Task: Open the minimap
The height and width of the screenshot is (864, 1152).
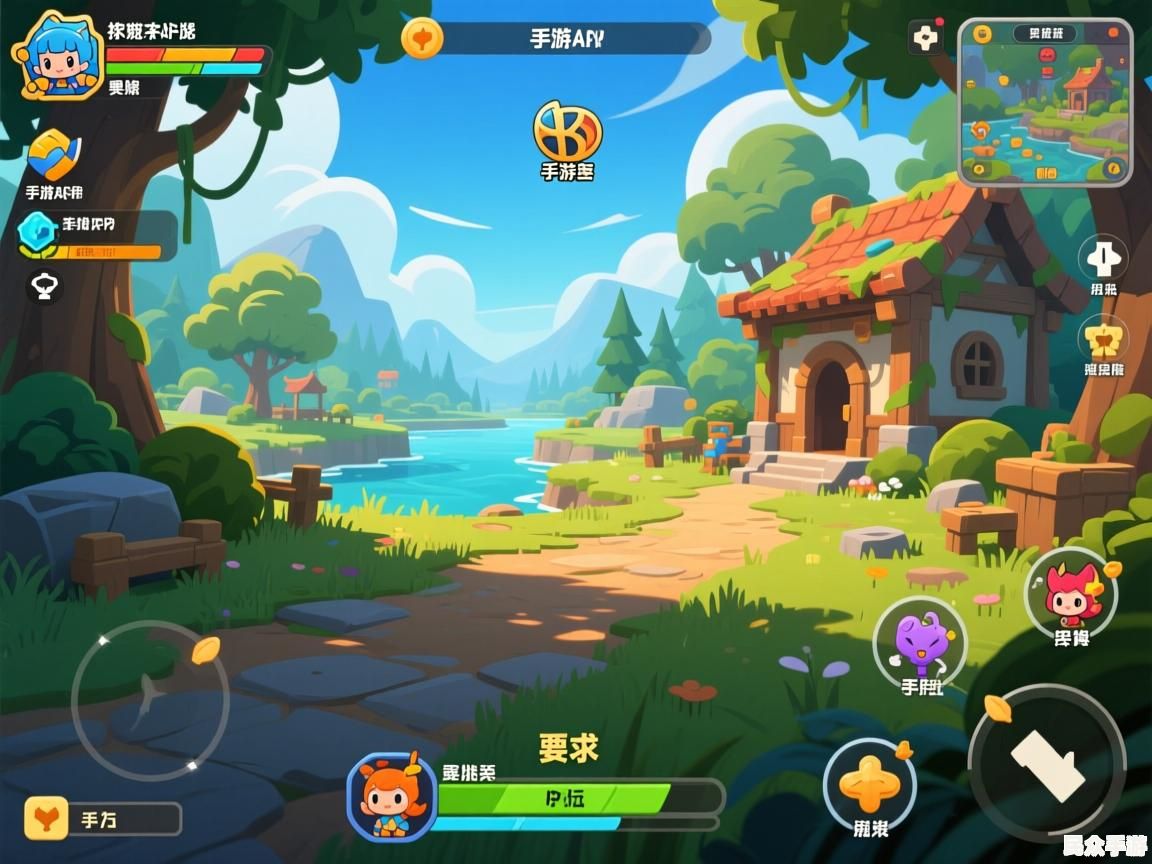Action: [x=1045, y=102]
